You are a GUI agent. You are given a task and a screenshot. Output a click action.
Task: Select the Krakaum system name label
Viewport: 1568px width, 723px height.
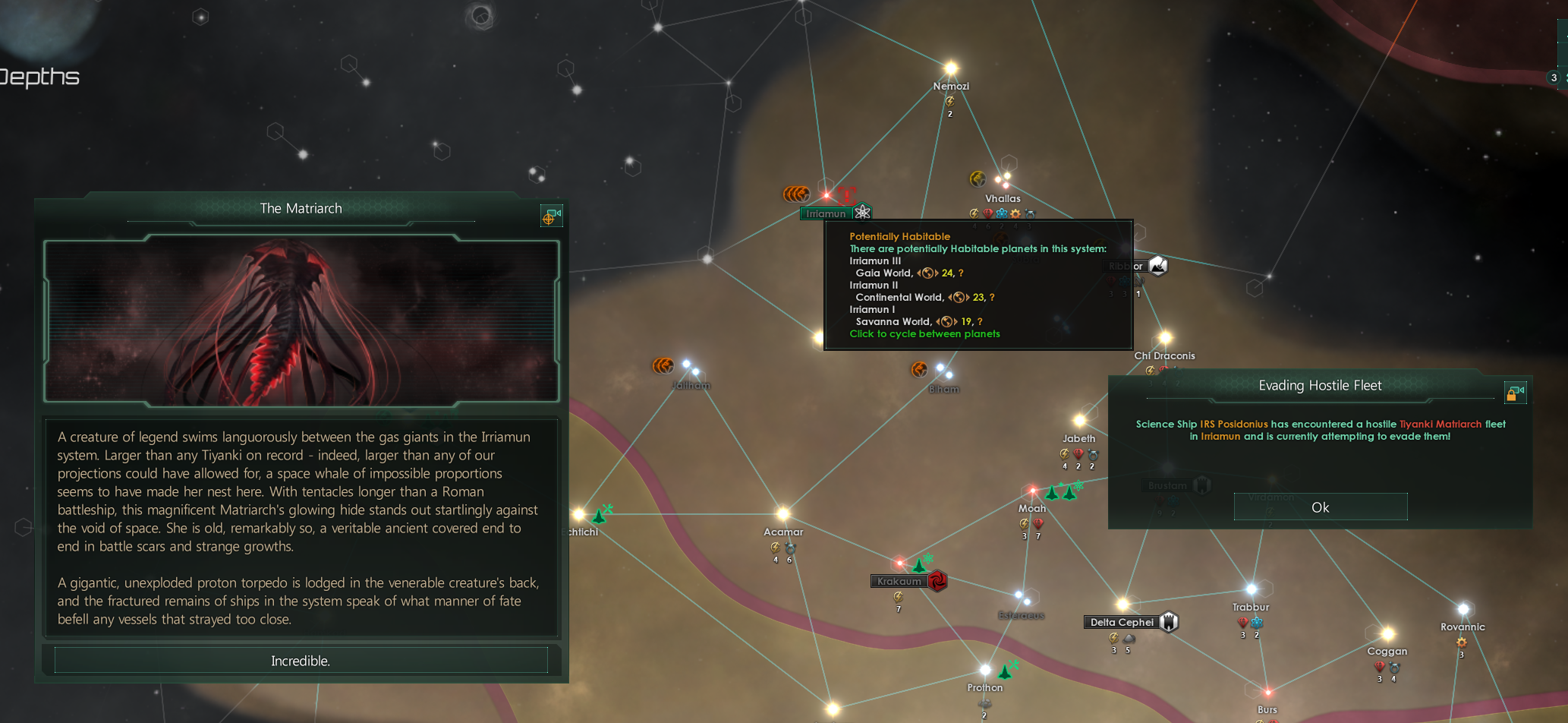coord(899,581)
